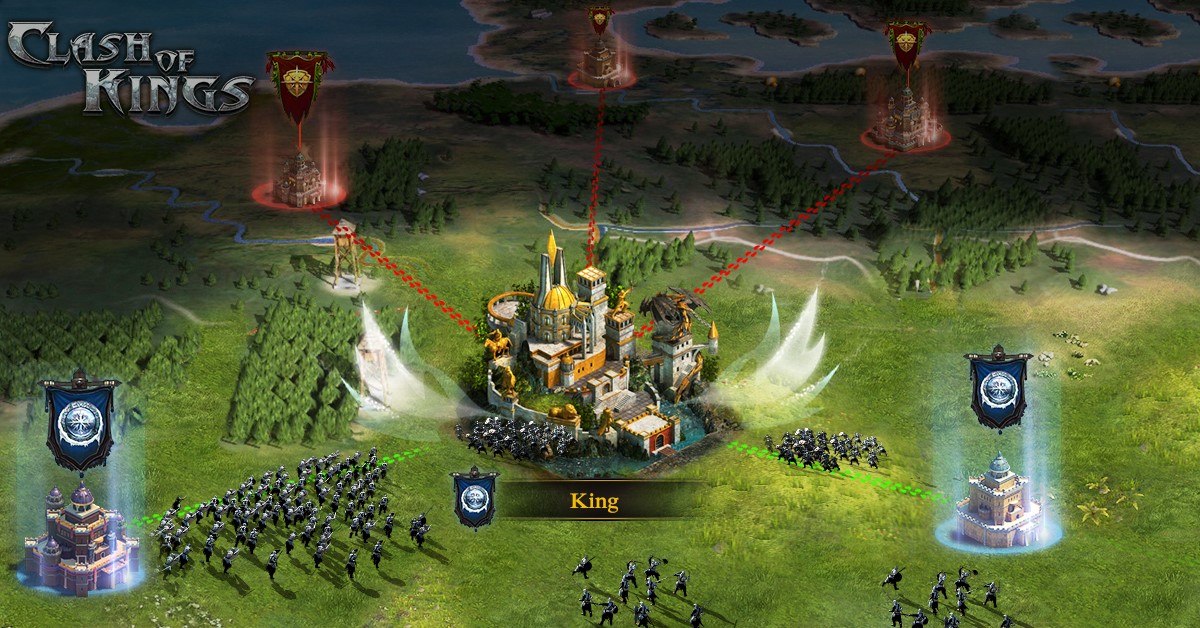Select the King name label

[x=594, y=501]
